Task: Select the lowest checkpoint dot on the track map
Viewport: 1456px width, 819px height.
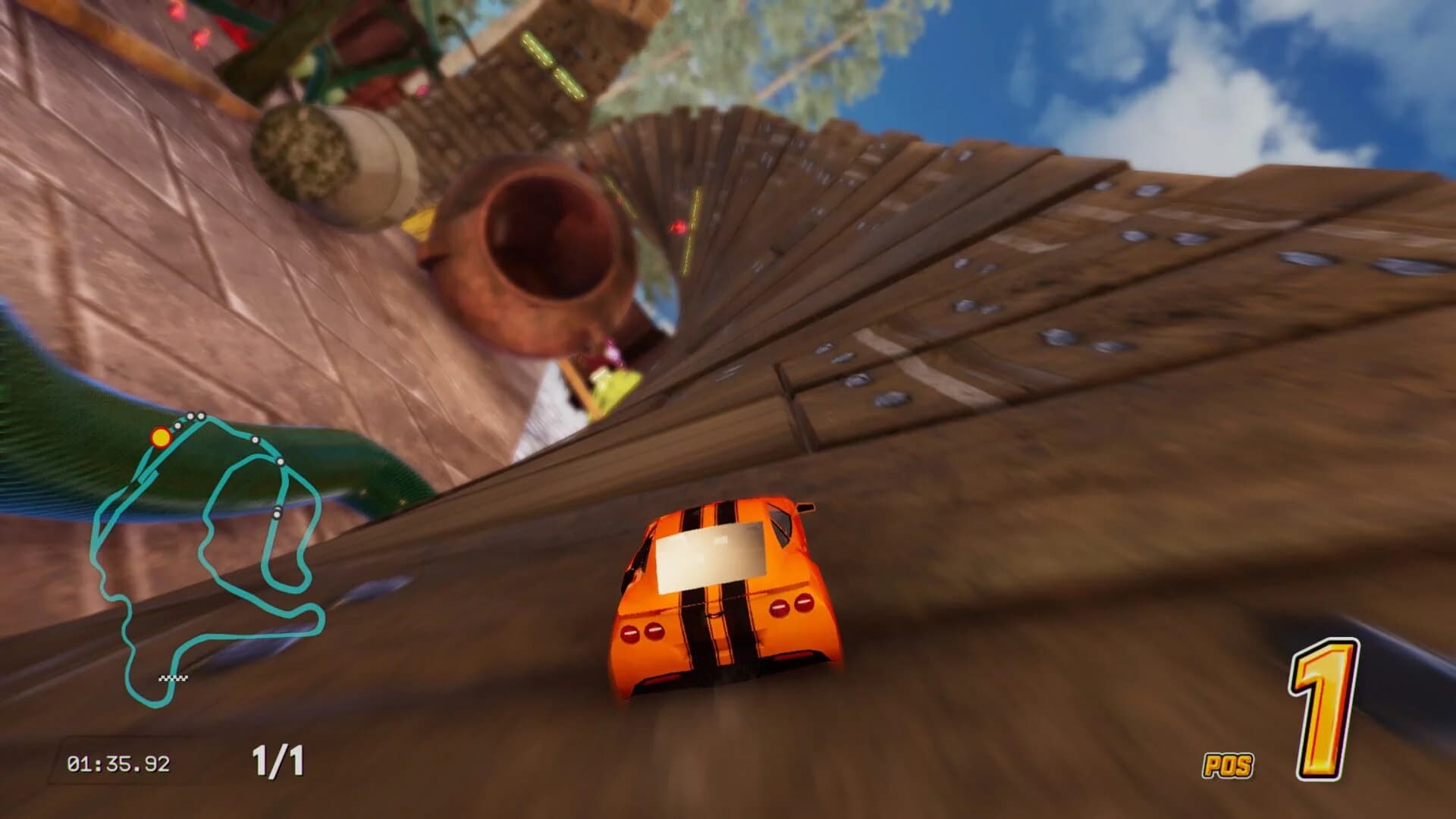Action: [278, 513]
